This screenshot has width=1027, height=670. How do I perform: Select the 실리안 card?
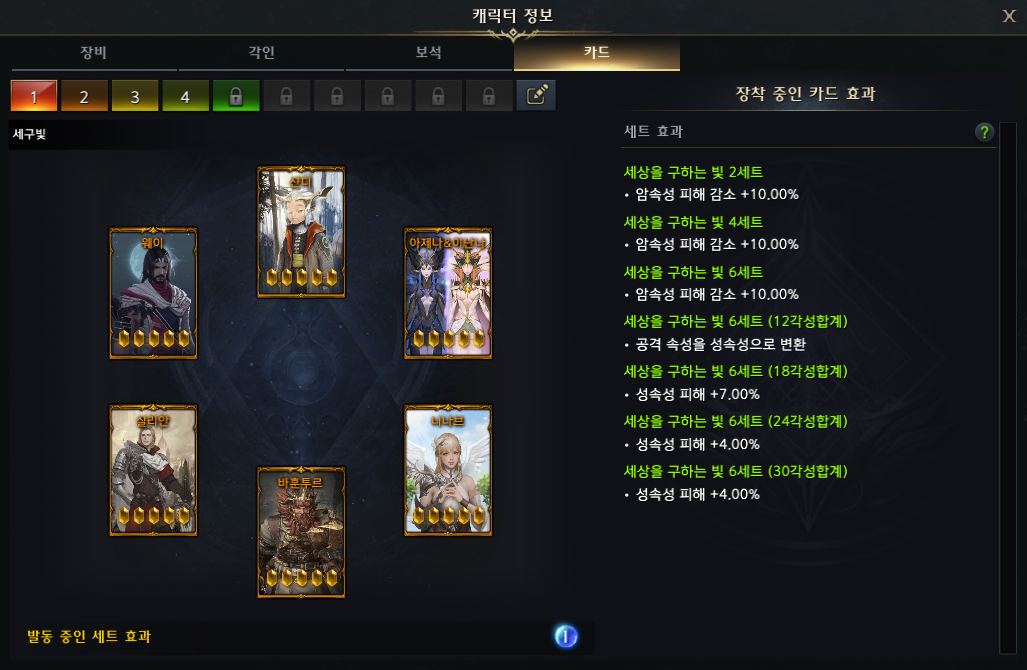[x=153, y=470]
